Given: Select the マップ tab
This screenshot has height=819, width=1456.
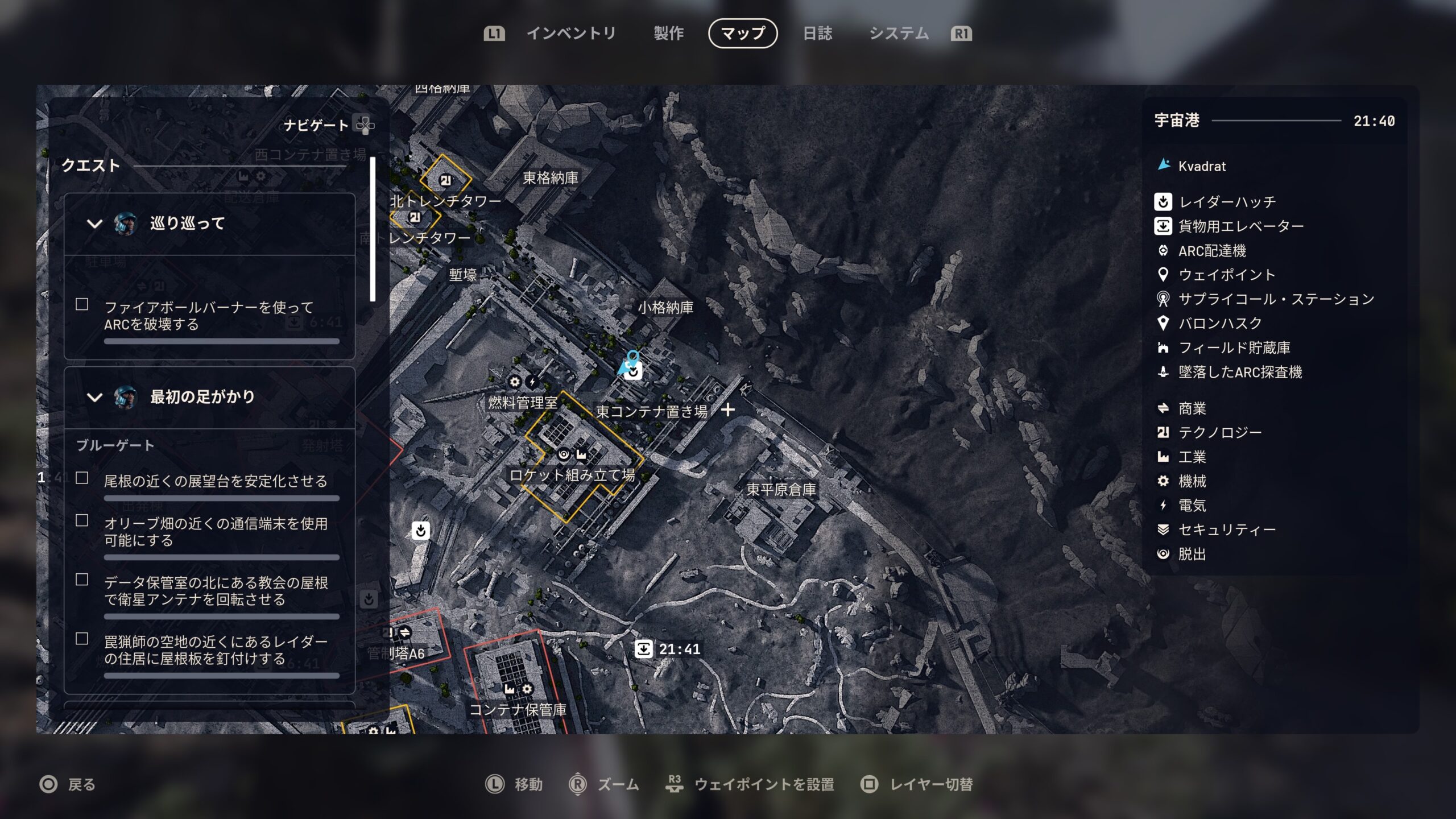Looking at the screenshot, I should (x=743, y=34).
